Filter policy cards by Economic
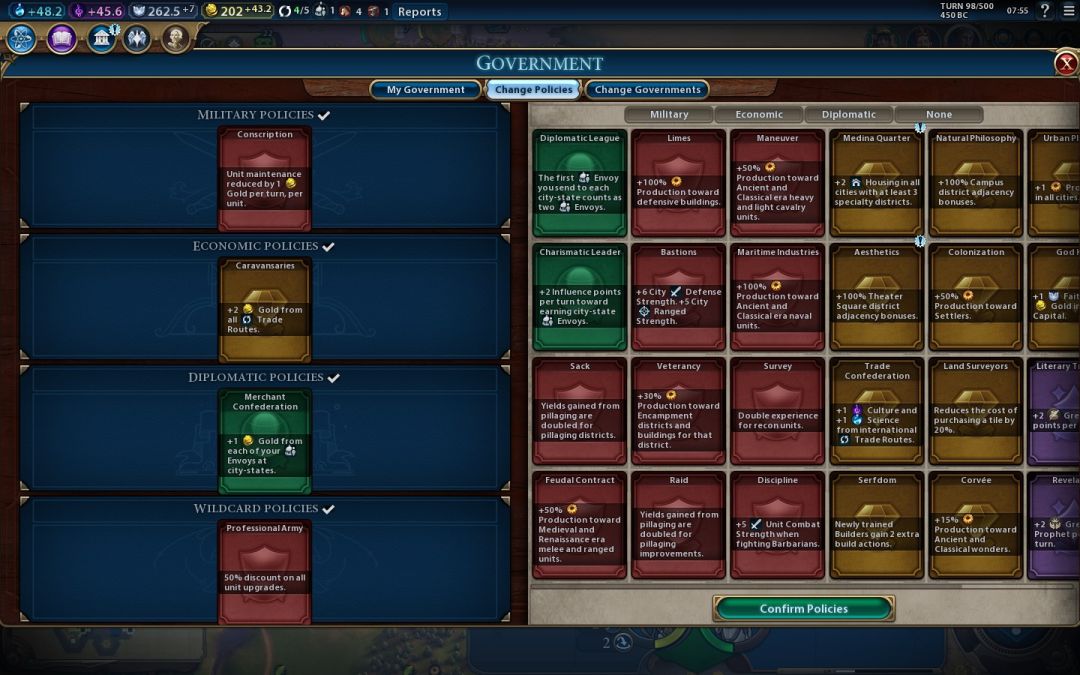The height and width of the screenshot is (675, 1080). pyautogui.click(x=759, y=114)
